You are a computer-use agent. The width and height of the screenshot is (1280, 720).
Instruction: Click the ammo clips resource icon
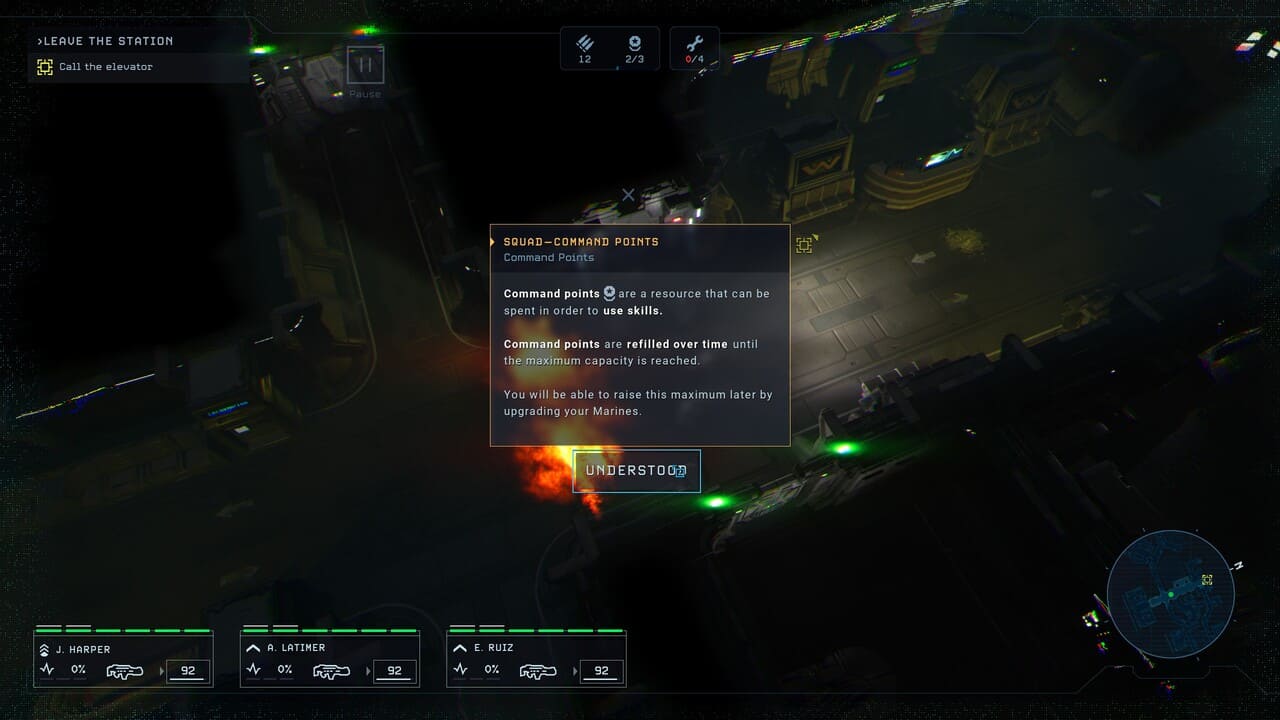(x=585, y=44)
